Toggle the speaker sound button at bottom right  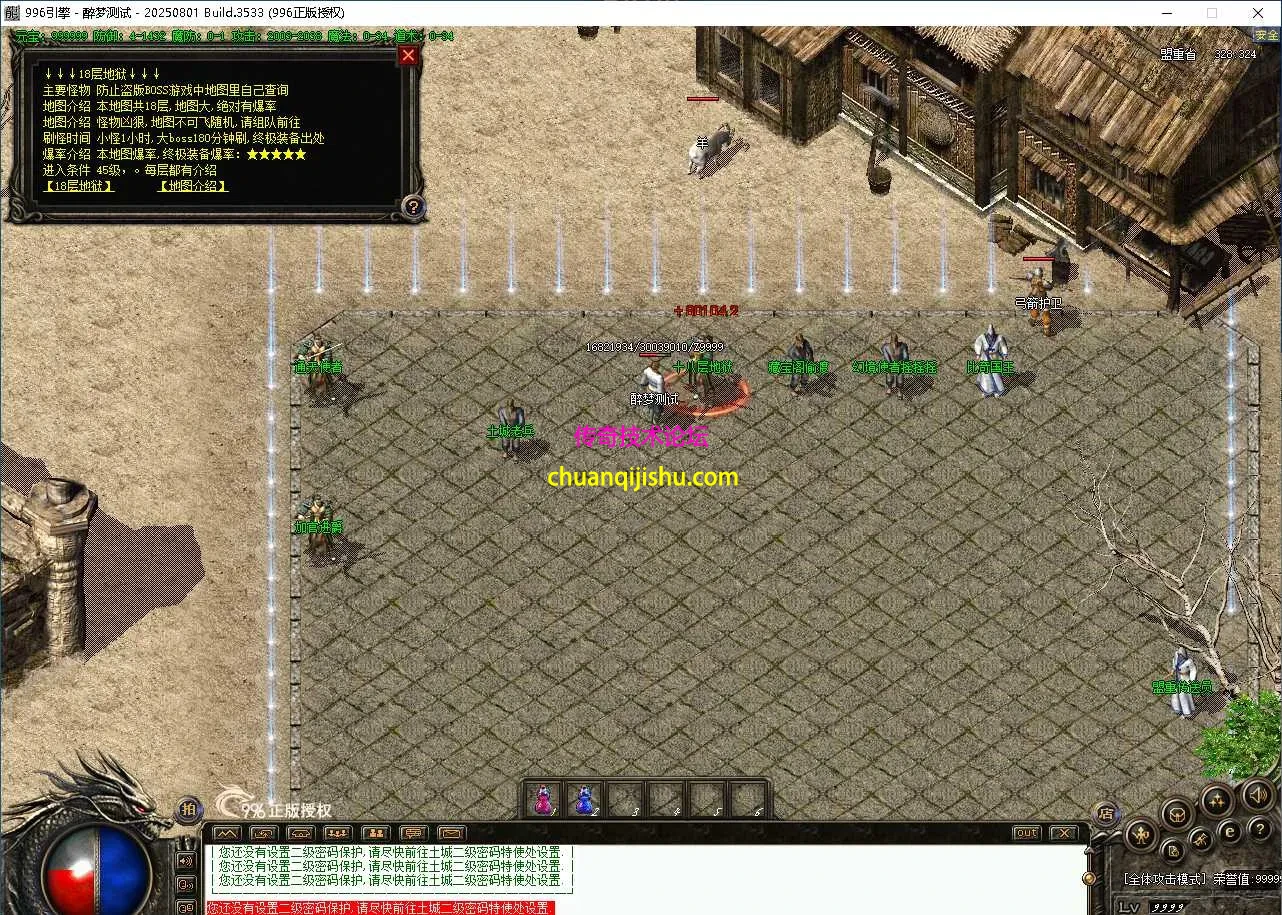tap(1257, 796)
